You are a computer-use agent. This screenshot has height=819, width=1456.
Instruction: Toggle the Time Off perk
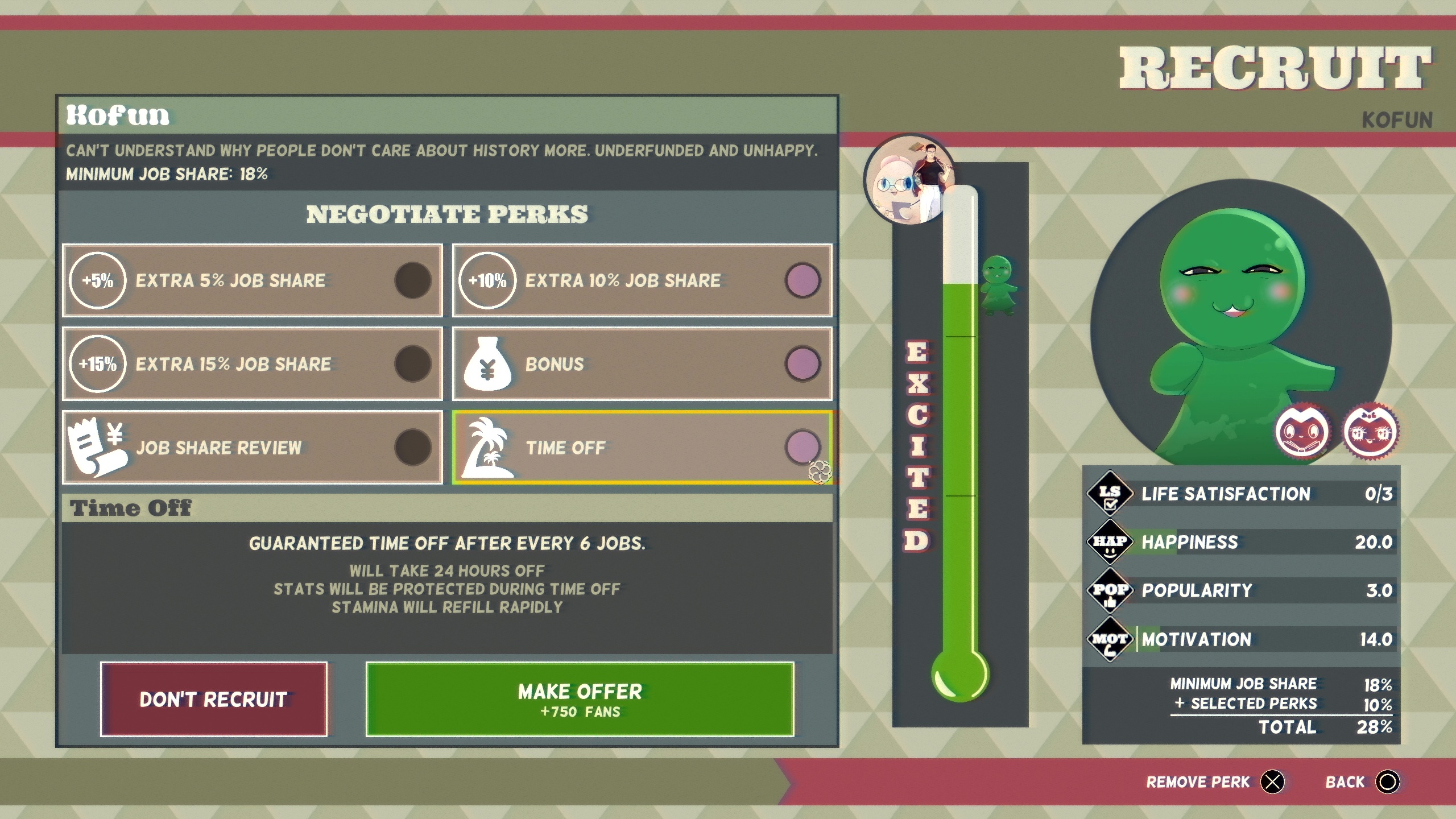point(642,448)
